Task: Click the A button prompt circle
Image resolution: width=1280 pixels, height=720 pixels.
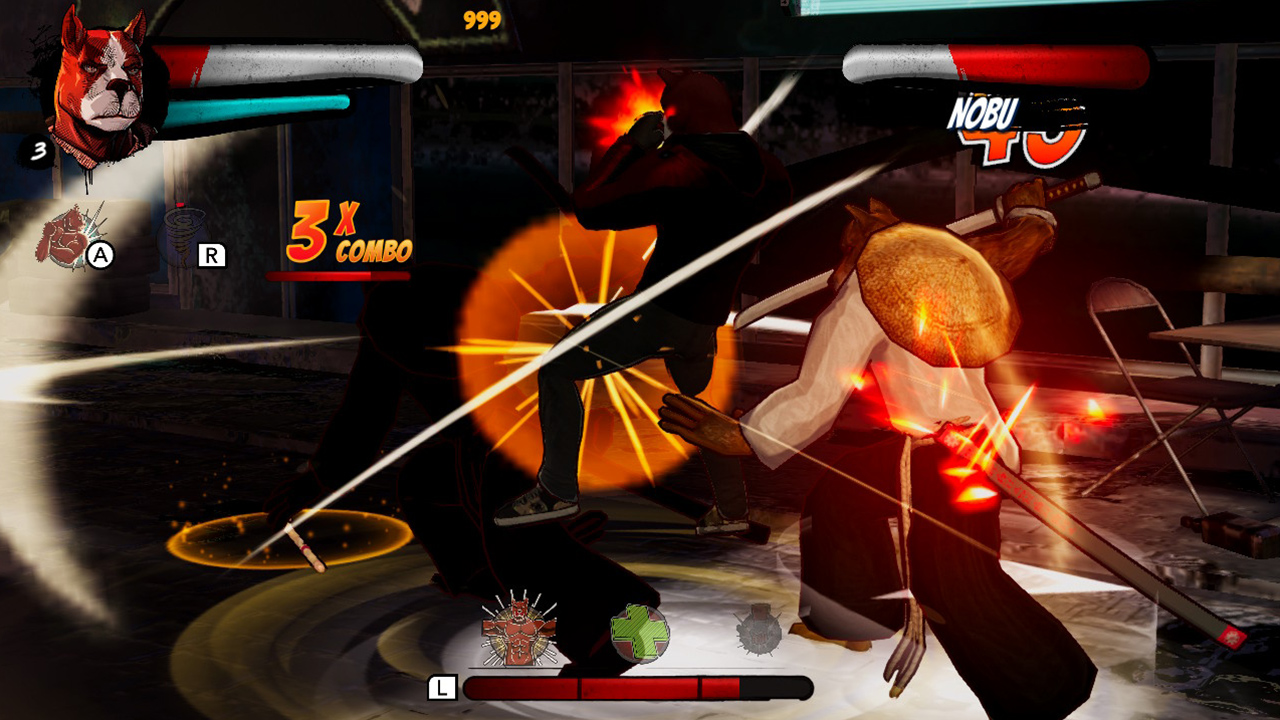Action: [100, 256]
